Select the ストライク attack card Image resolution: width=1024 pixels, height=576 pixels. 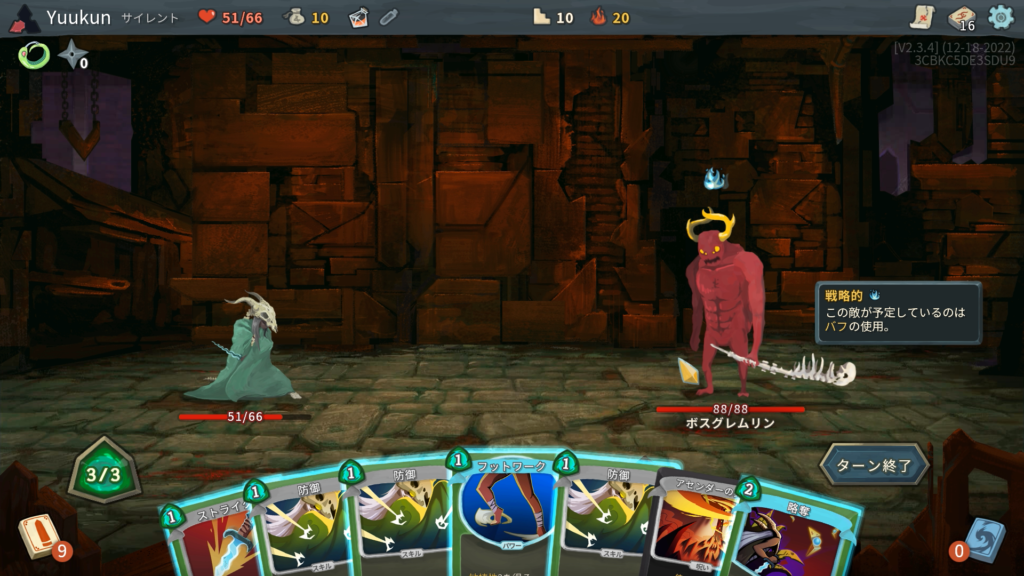205,535
